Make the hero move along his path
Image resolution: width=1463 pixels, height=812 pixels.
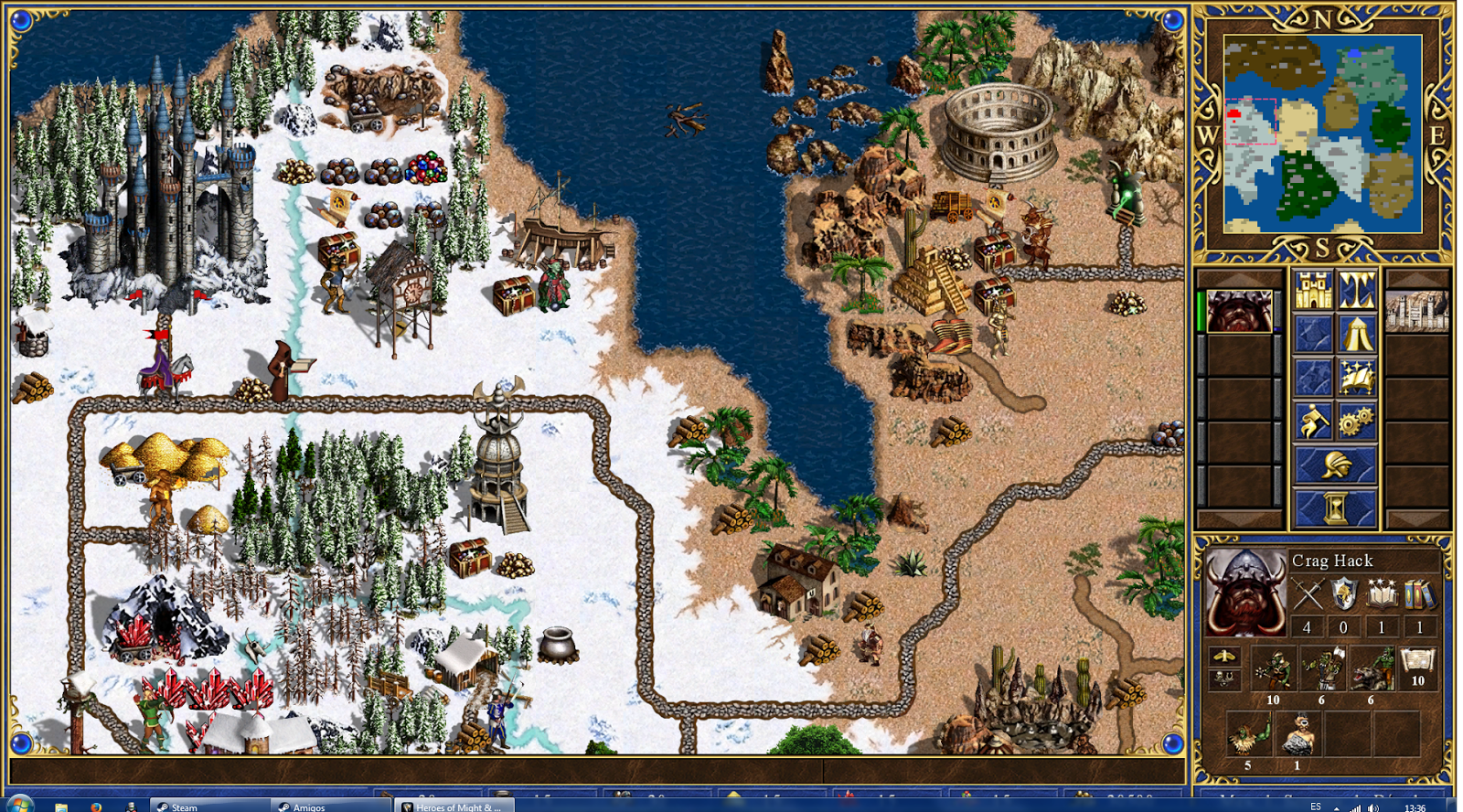(1312, 418)
